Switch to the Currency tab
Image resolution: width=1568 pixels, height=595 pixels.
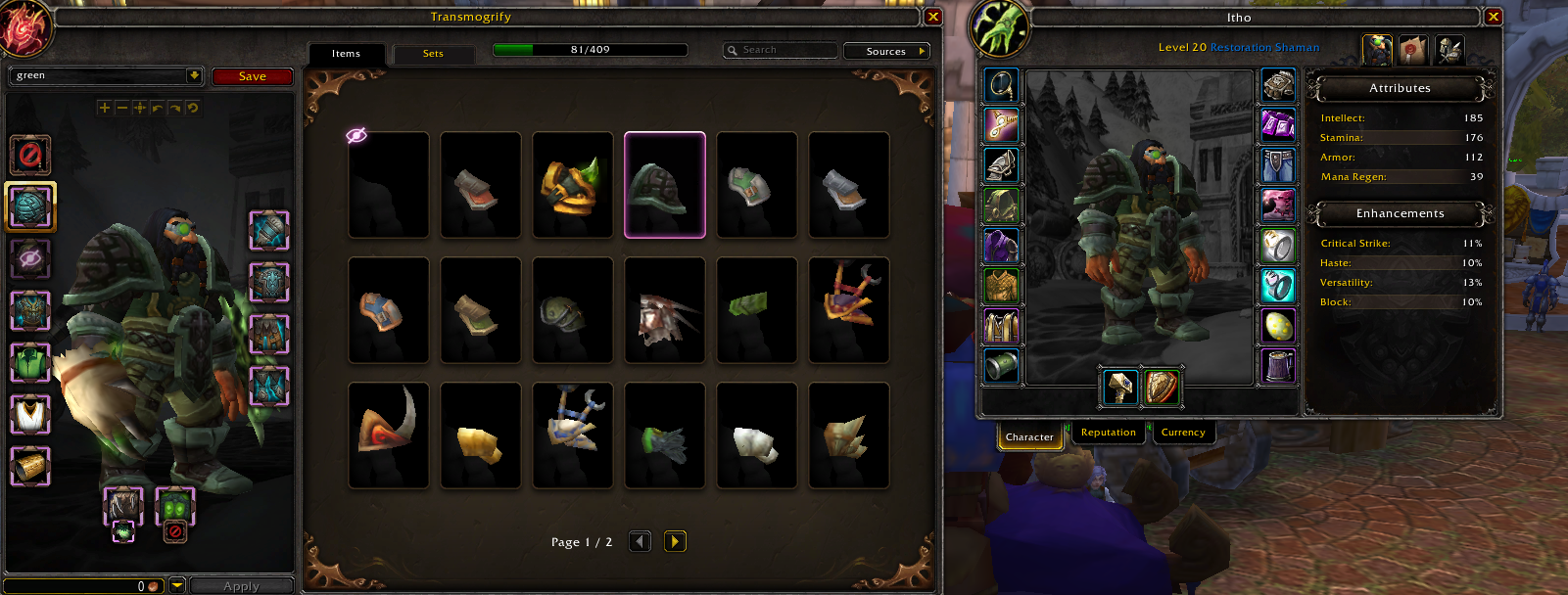(1183, 433)
